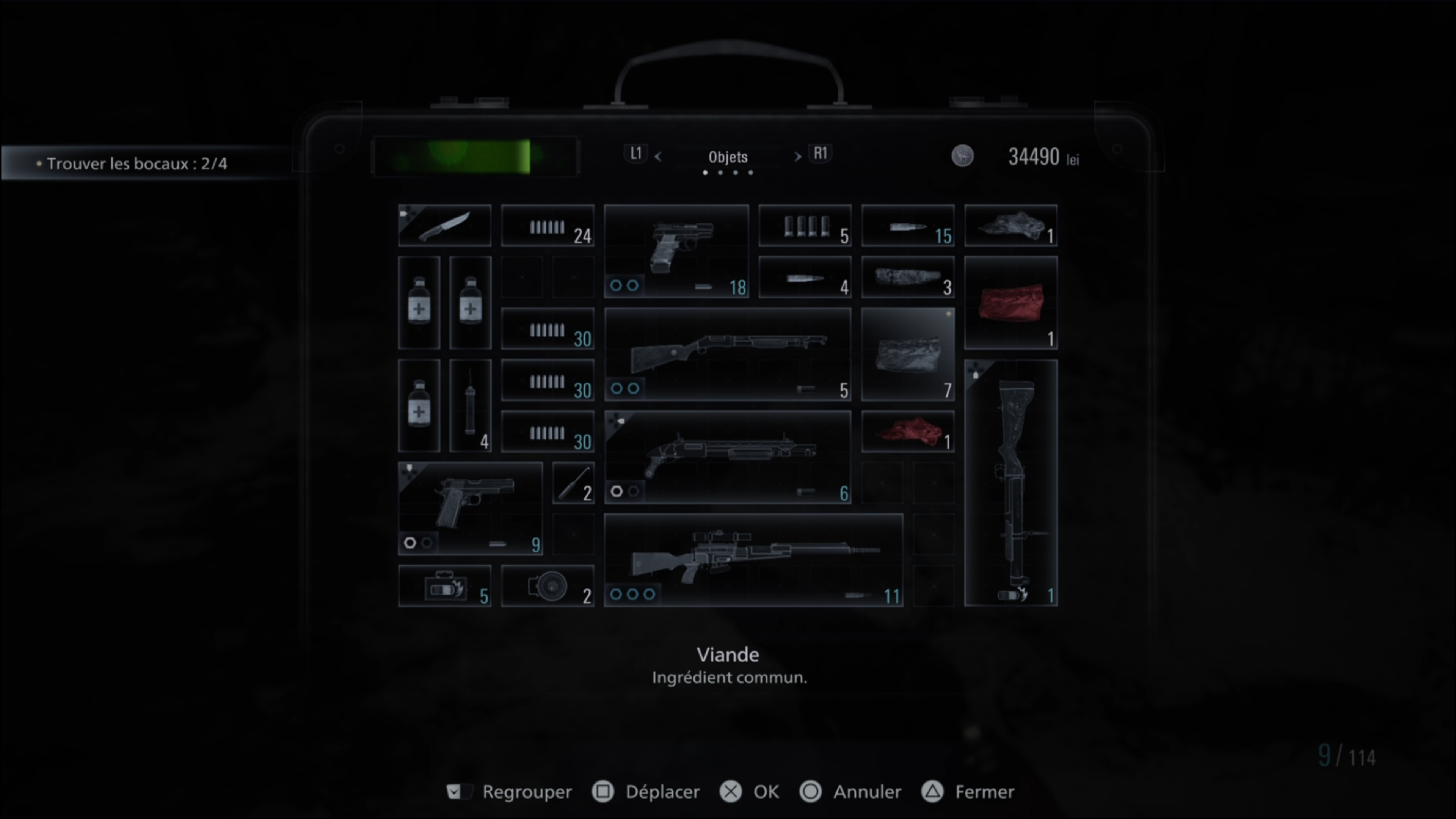Image resolution: width=1456 pixels, height=819 pixels.
Task: Select the lockpick stack of 2
Action: (573, 483)
